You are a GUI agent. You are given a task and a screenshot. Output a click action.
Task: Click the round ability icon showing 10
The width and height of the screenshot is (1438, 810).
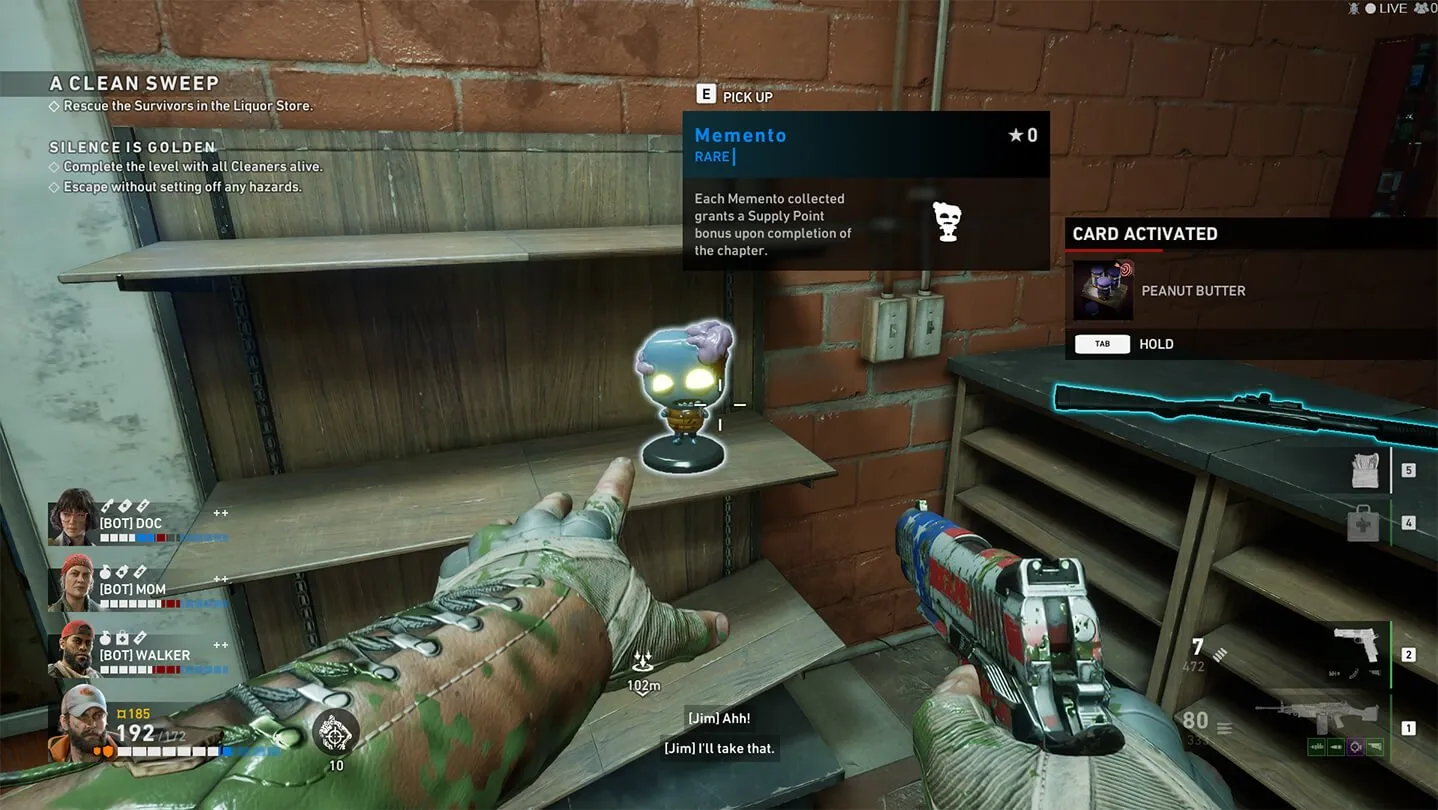[335, 733]
